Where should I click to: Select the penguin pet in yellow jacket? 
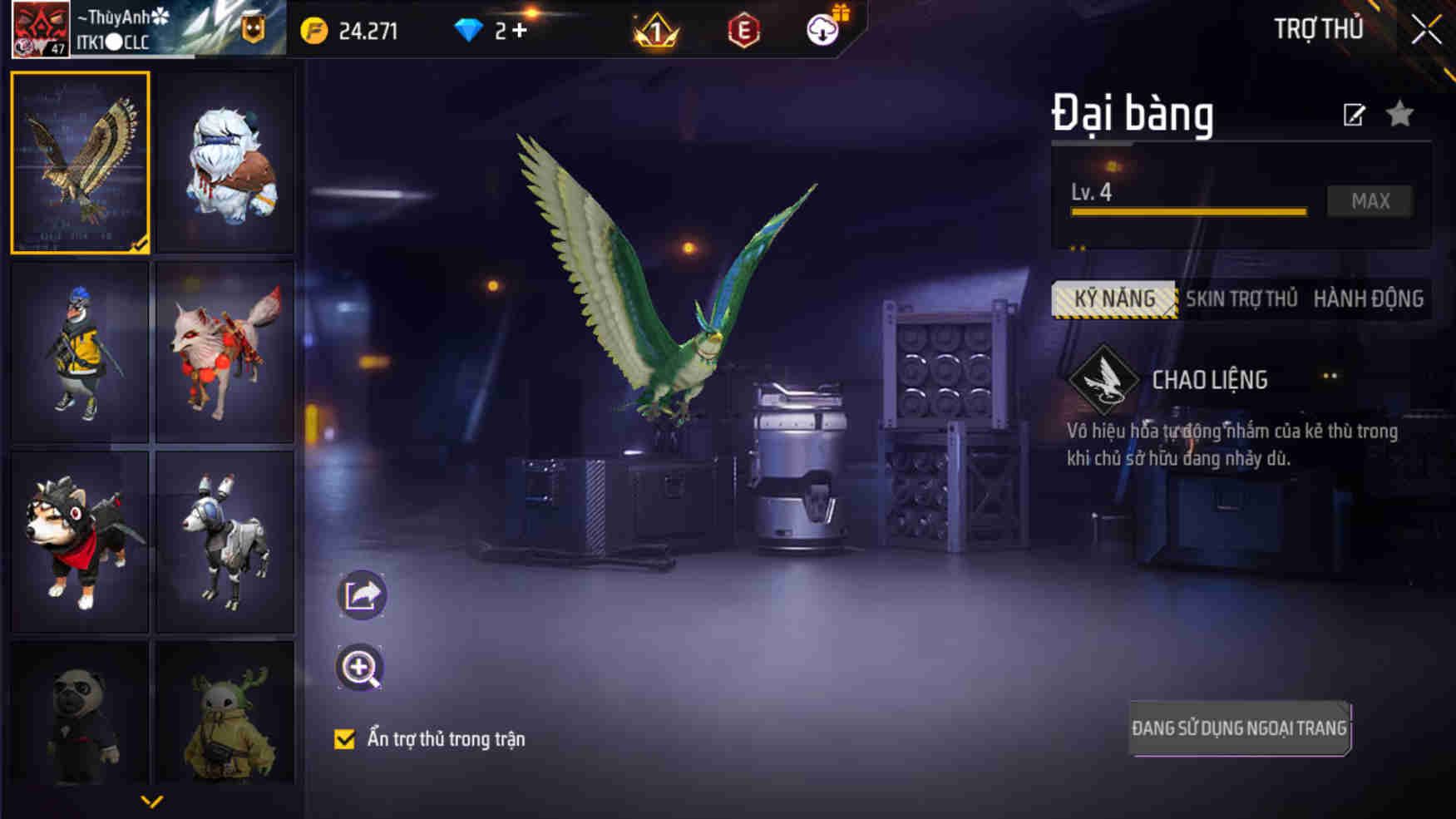(x=81, y=352)
